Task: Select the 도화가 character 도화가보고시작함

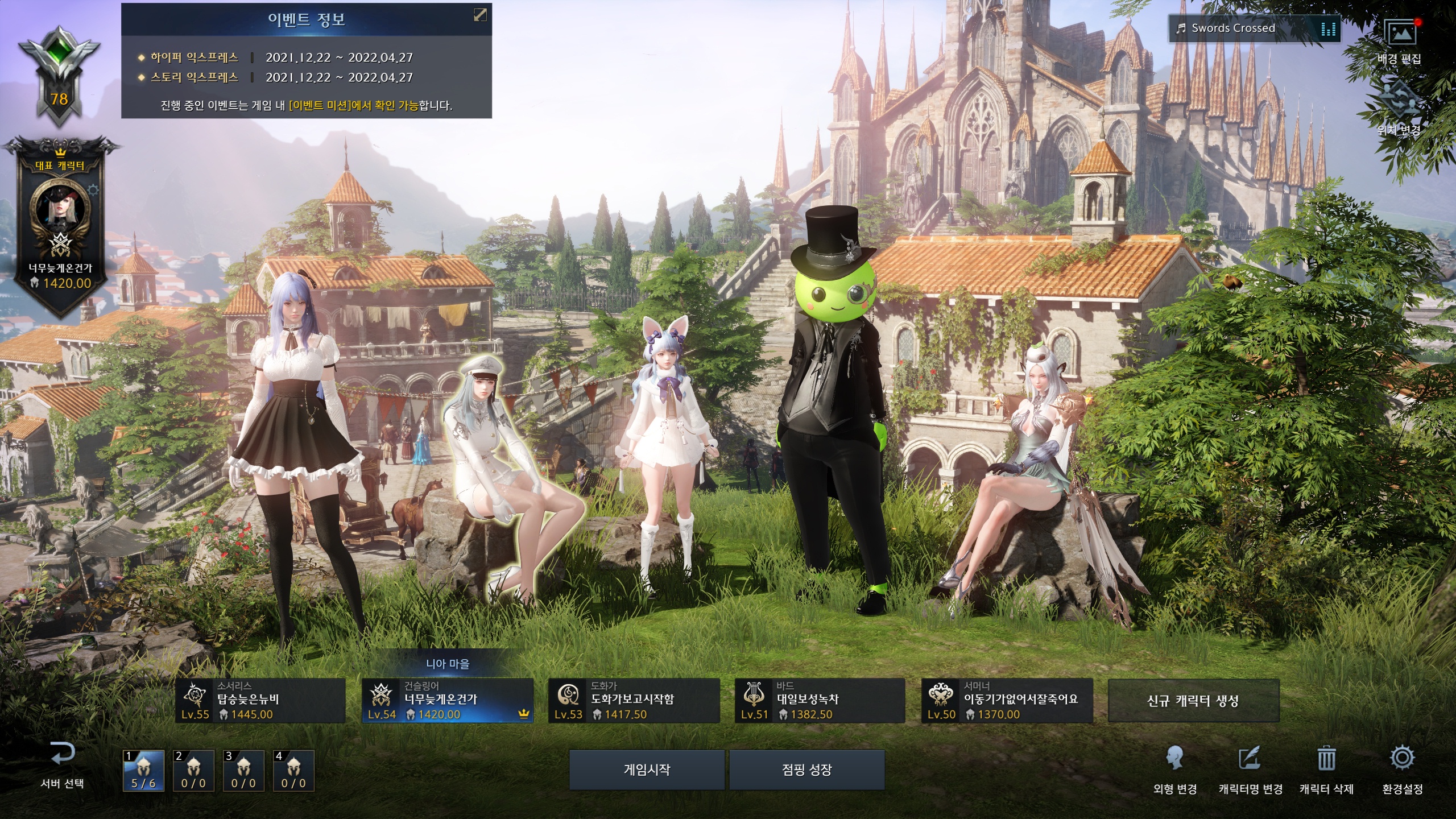Action: 634,701
